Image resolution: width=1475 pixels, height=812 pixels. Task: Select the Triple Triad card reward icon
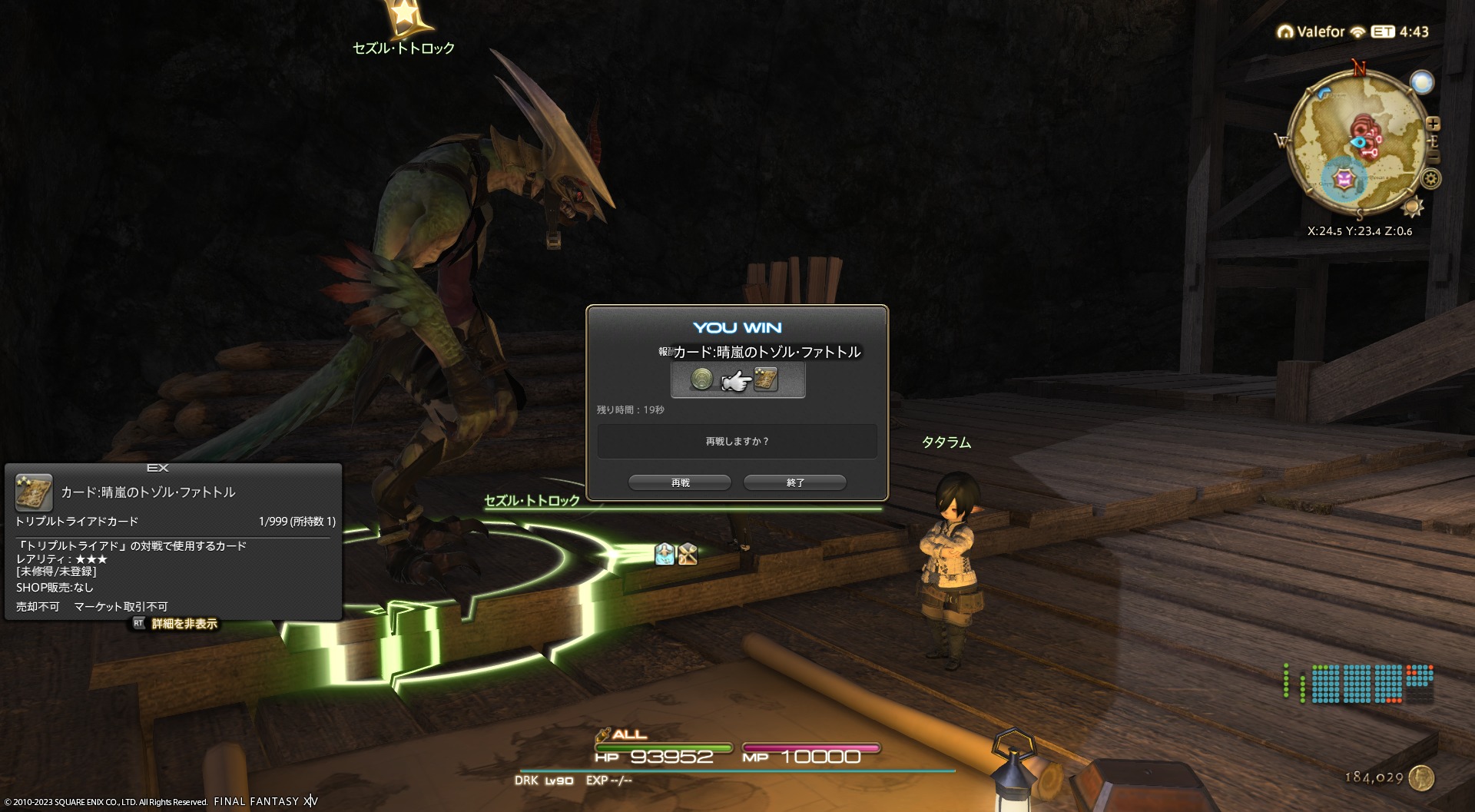click(766, 379)
